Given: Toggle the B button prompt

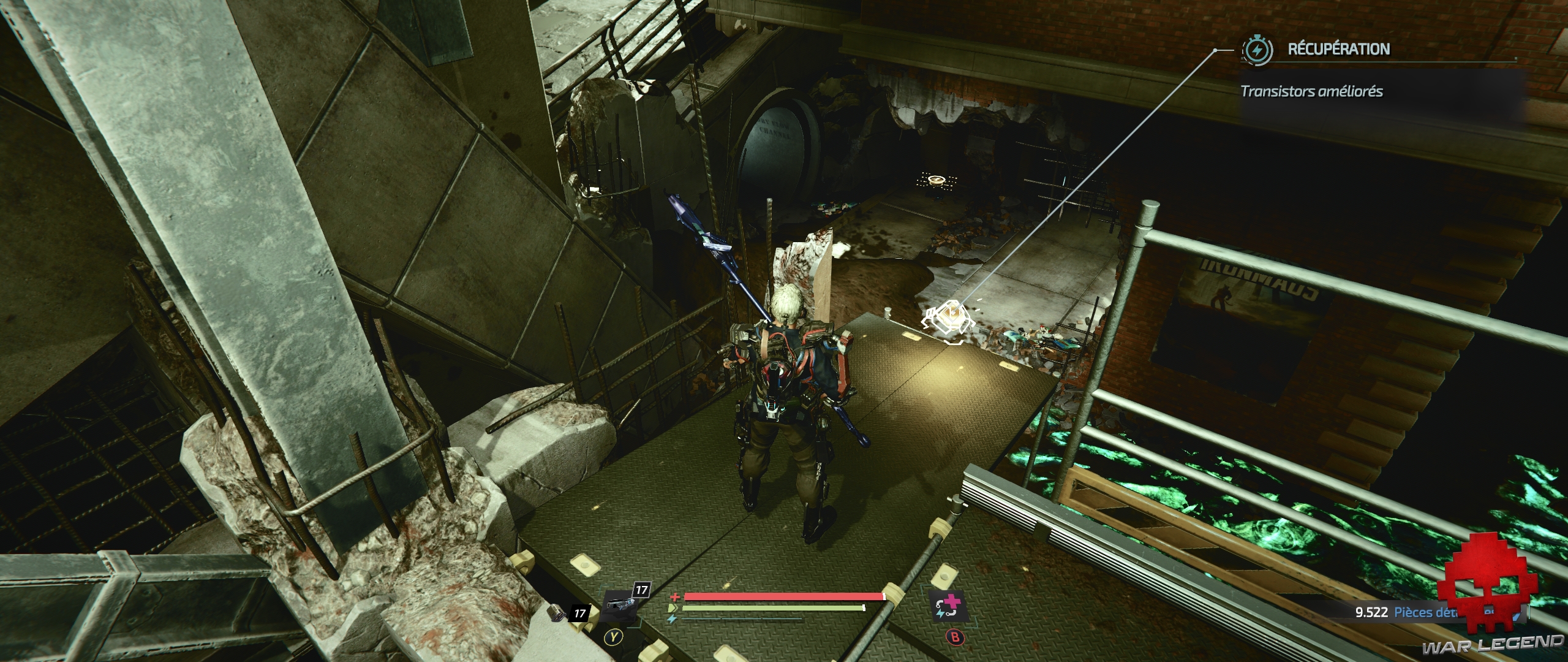Looking at the screenshot, I should click(956, 637).
